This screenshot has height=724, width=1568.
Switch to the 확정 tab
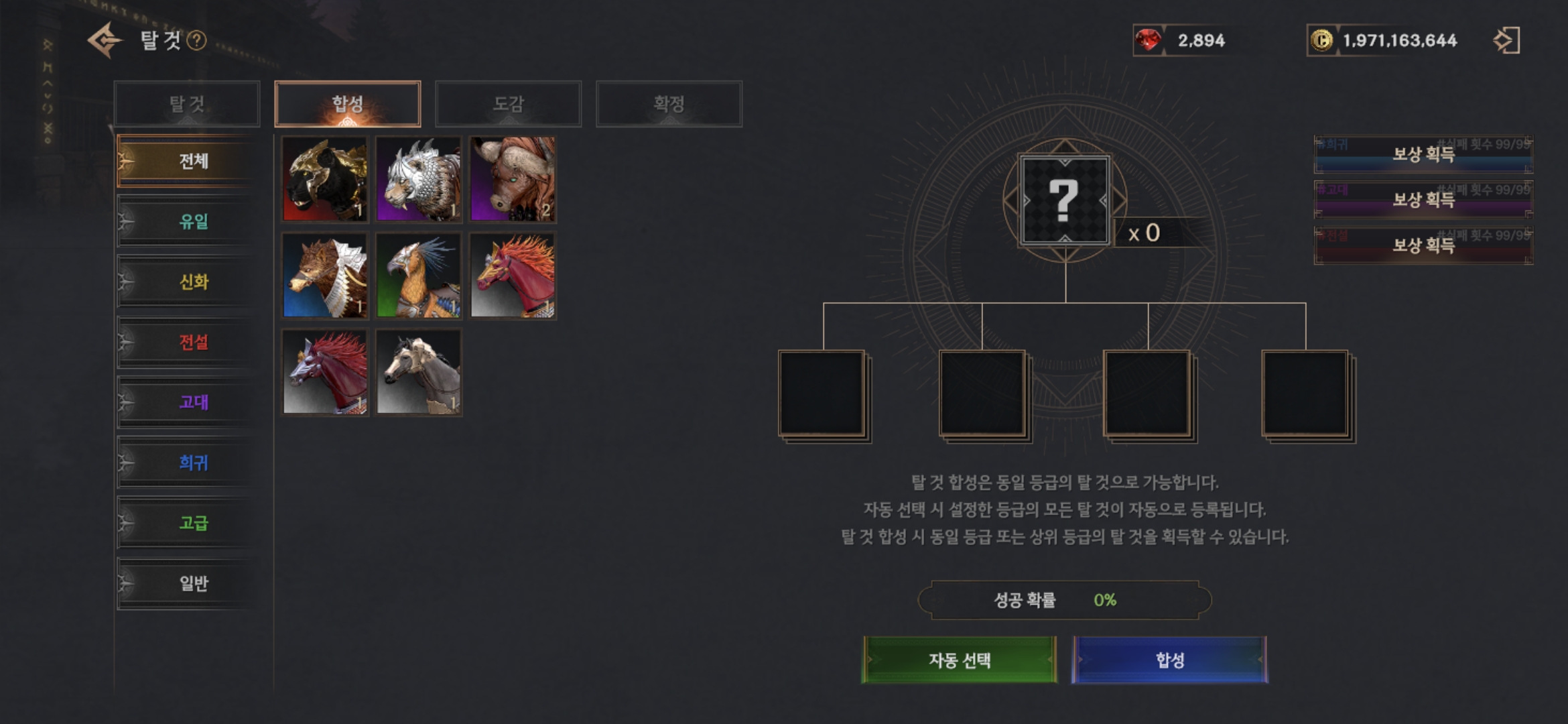pos(669,104)
